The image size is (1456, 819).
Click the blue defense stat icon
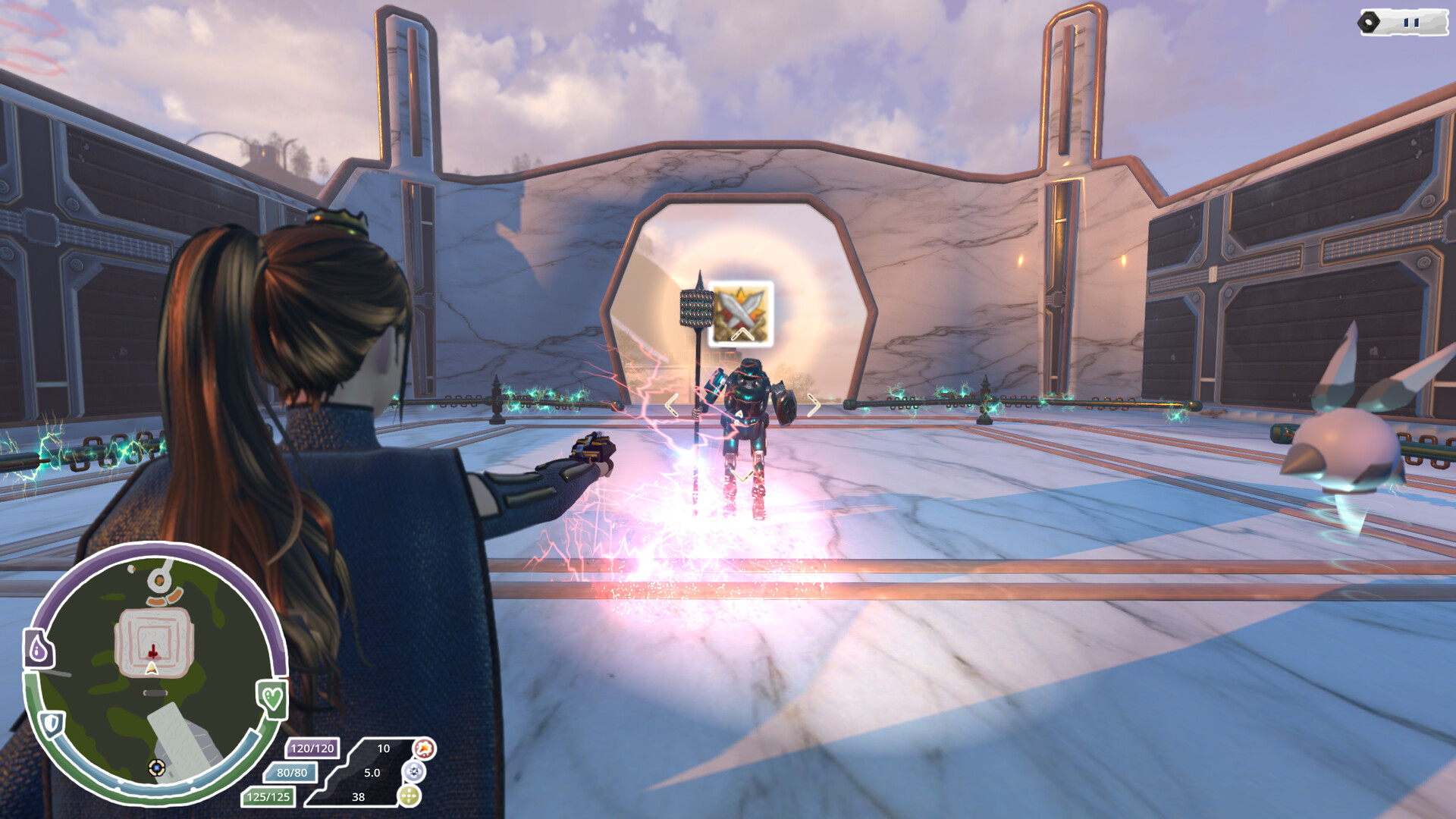tap(414, 773)
